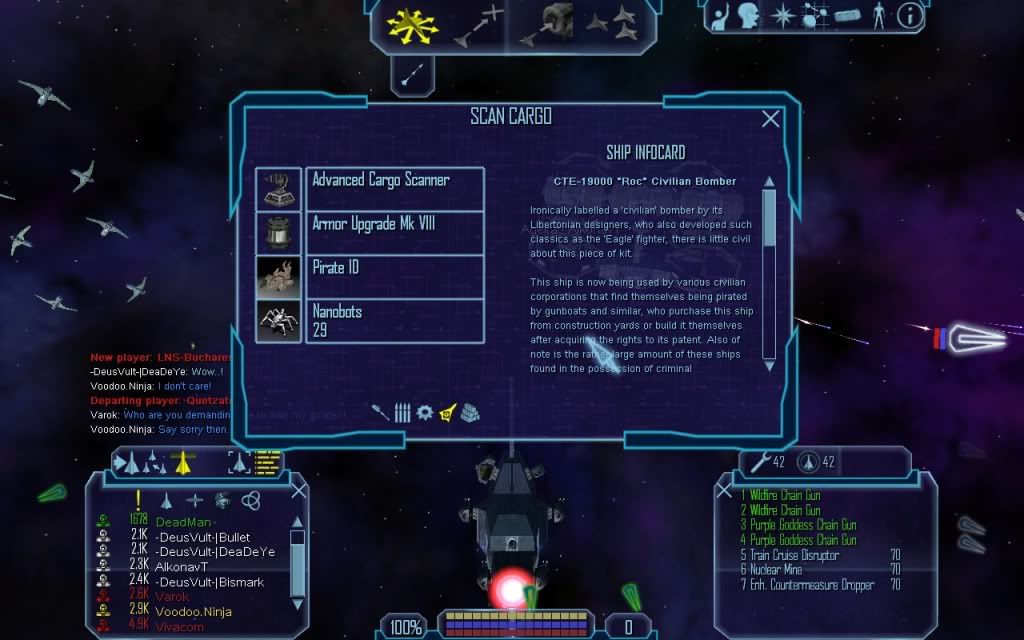The height and width of the screenshot is (640, 1024).
Task: Open the info circle icon in top toolbar
Action: (x=910, y=15)
